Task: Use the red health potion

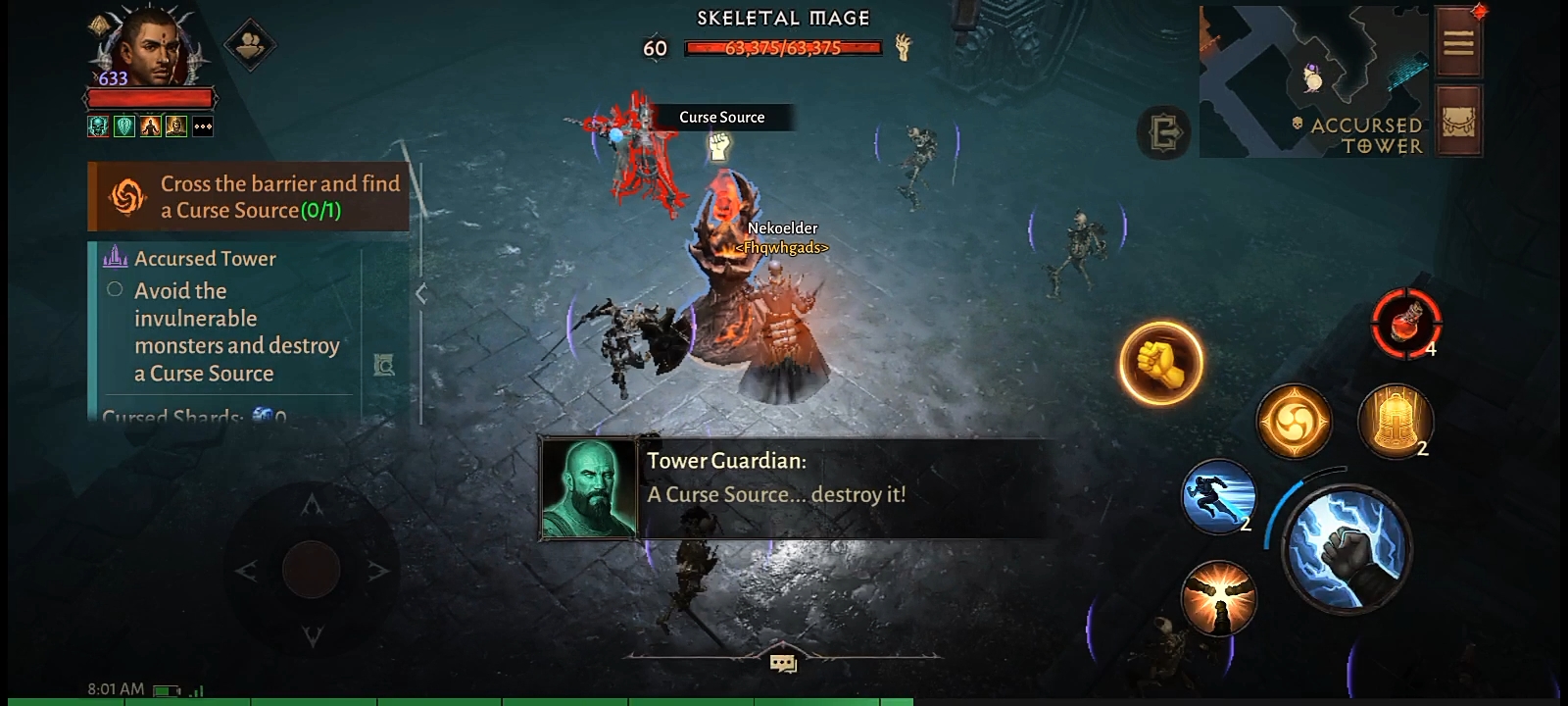Action: coord(1406,323)
